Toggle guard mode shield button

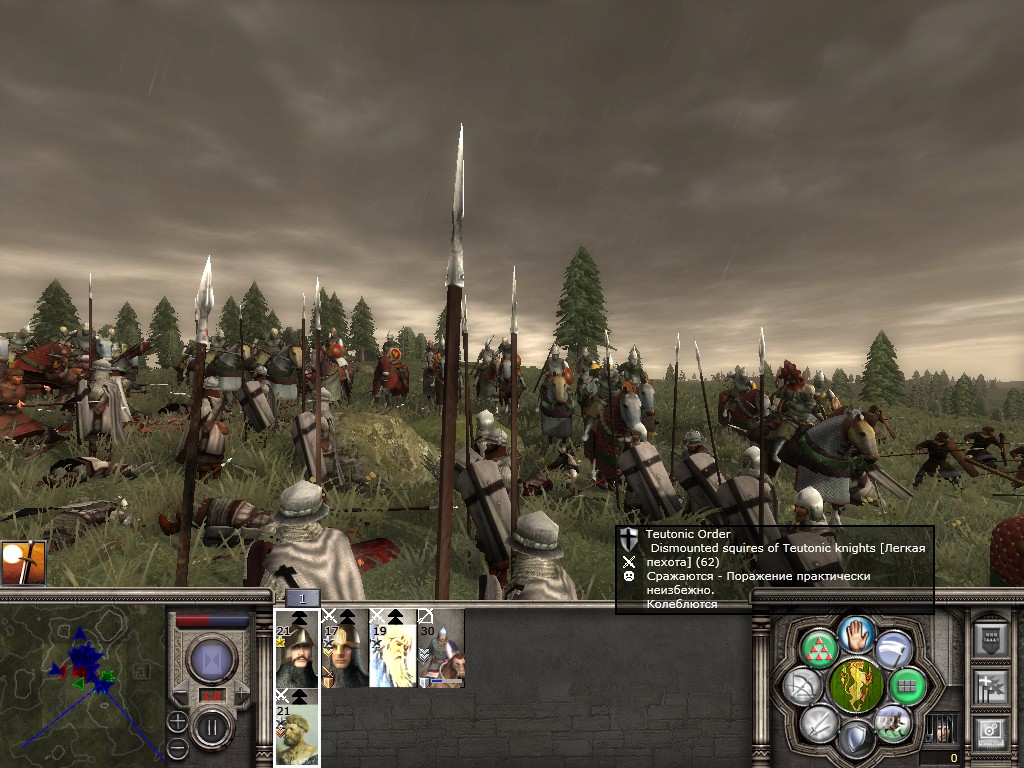coord(855,740)
